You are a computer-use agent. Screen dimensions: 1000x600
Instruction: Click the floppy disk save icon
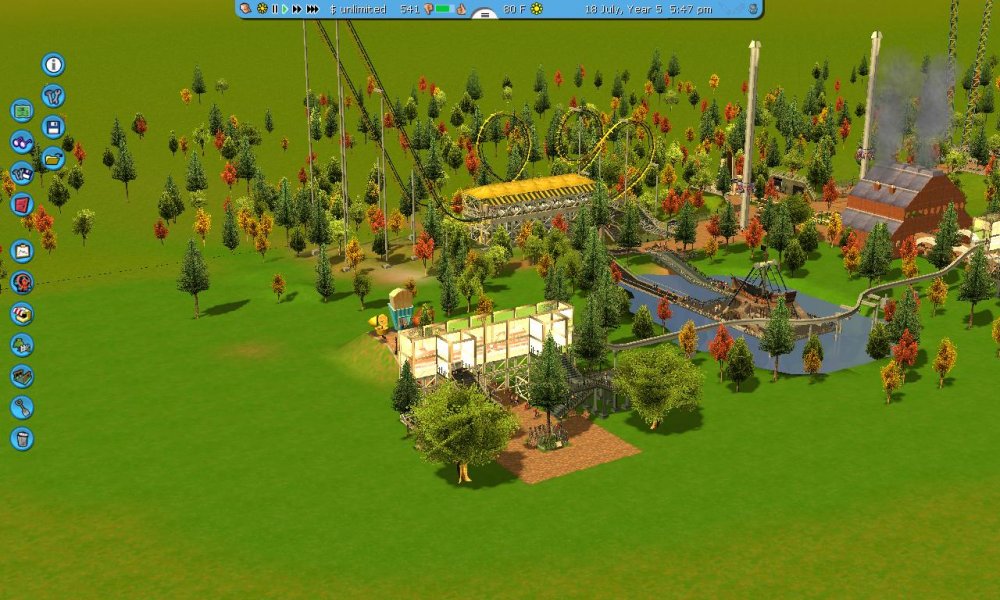click(x=53, y=127)
